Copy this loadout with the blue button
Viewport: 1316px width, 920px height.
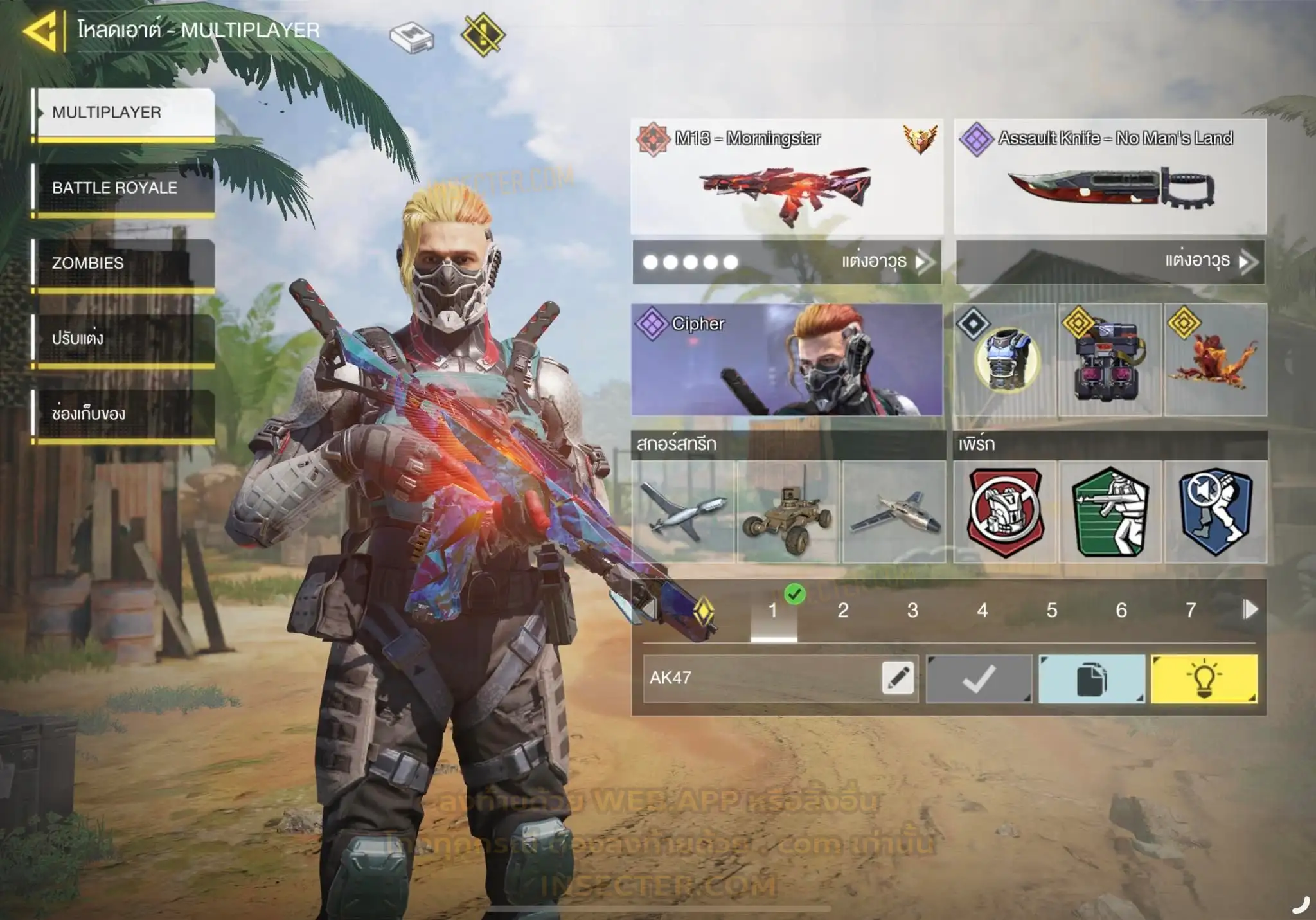(x=1092, y=679)
